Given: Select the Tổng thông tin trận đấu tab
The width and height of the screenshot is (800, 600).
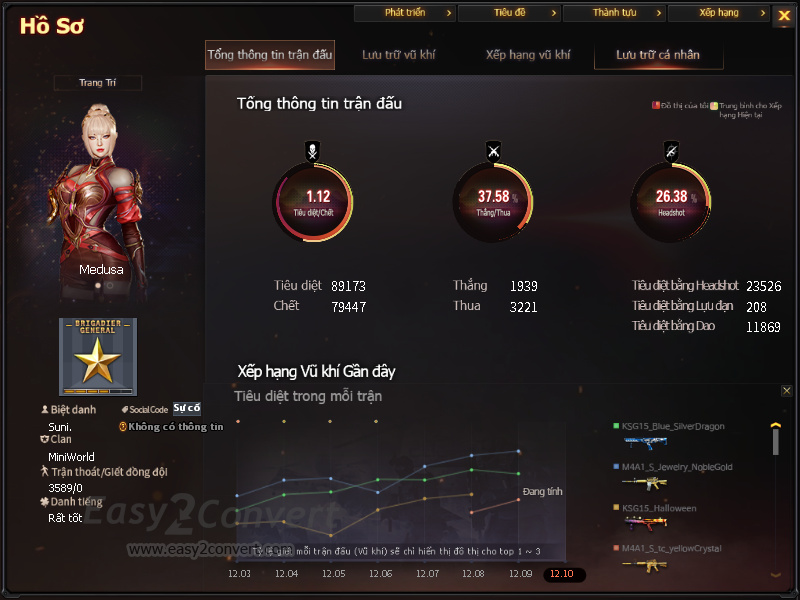Looking at the screenshot, I should click(x=270, y=55).
